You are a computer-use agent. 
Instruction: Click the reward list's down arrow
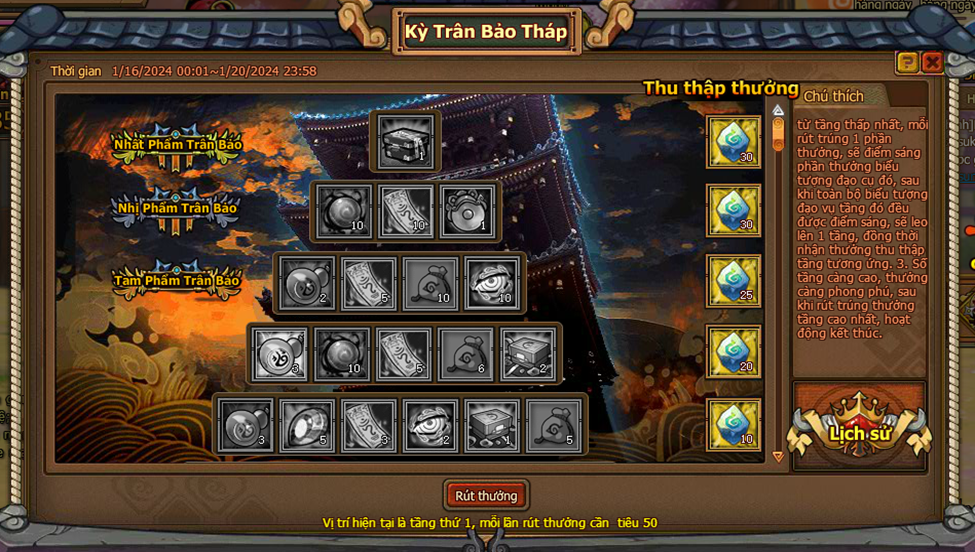tap(778, 456)
